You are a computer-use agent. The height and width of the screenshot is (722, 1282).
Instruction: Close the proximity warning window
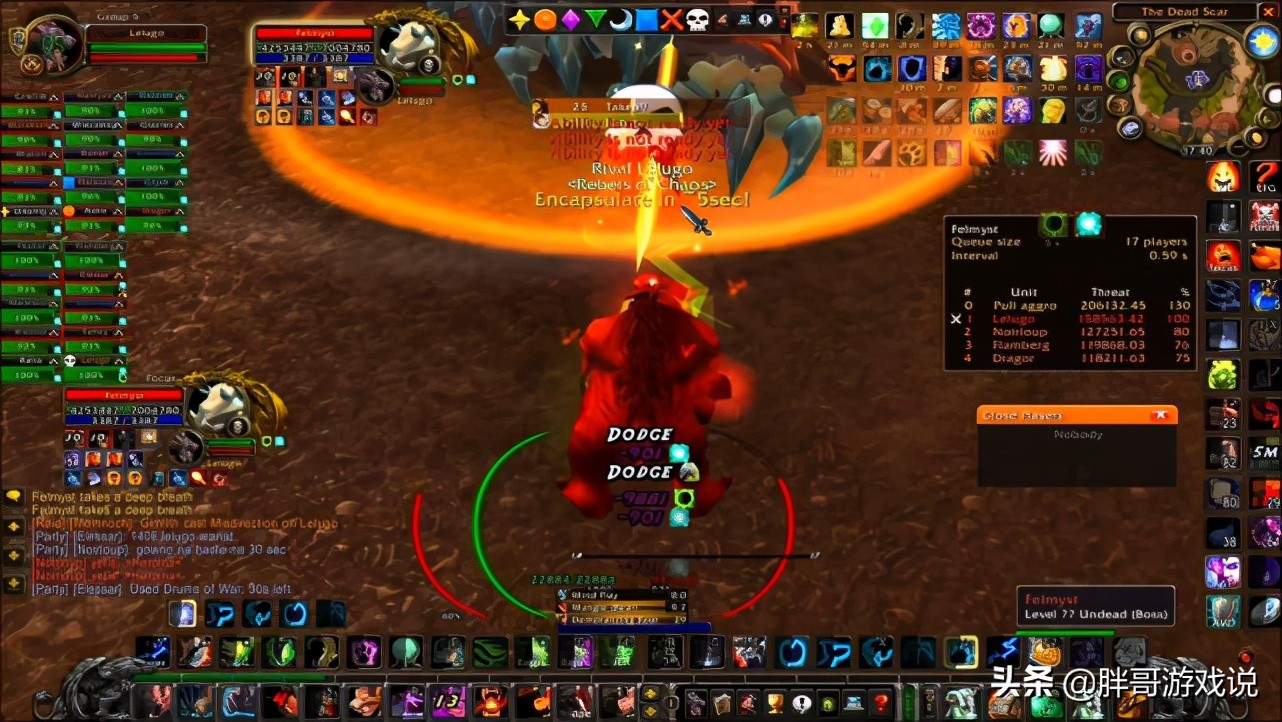[x=1160, y=415]
